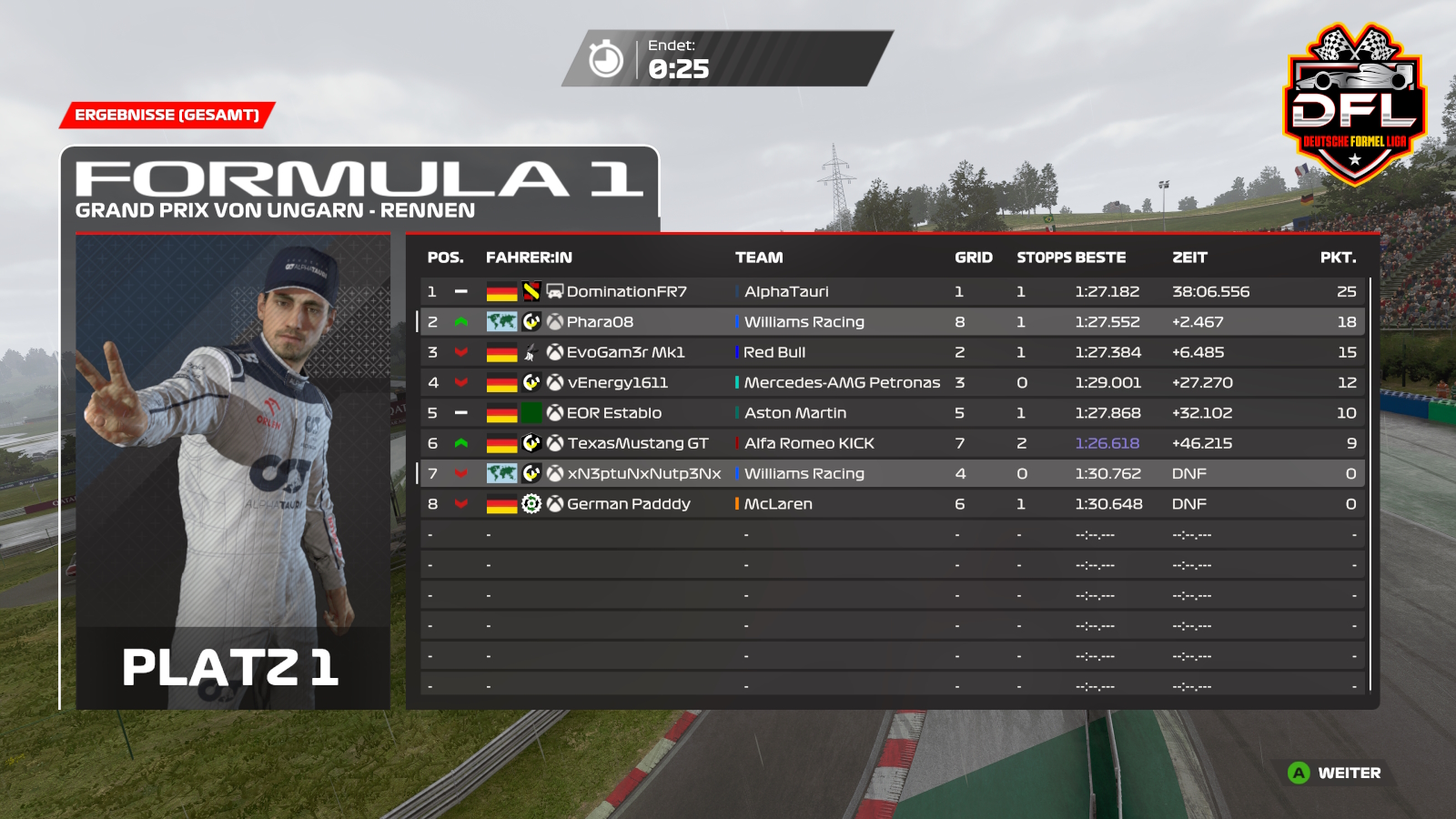The width and height of the screenshot is (1456, 819).
Task: Continue with the WEITER button
Action: (1336, 773)
